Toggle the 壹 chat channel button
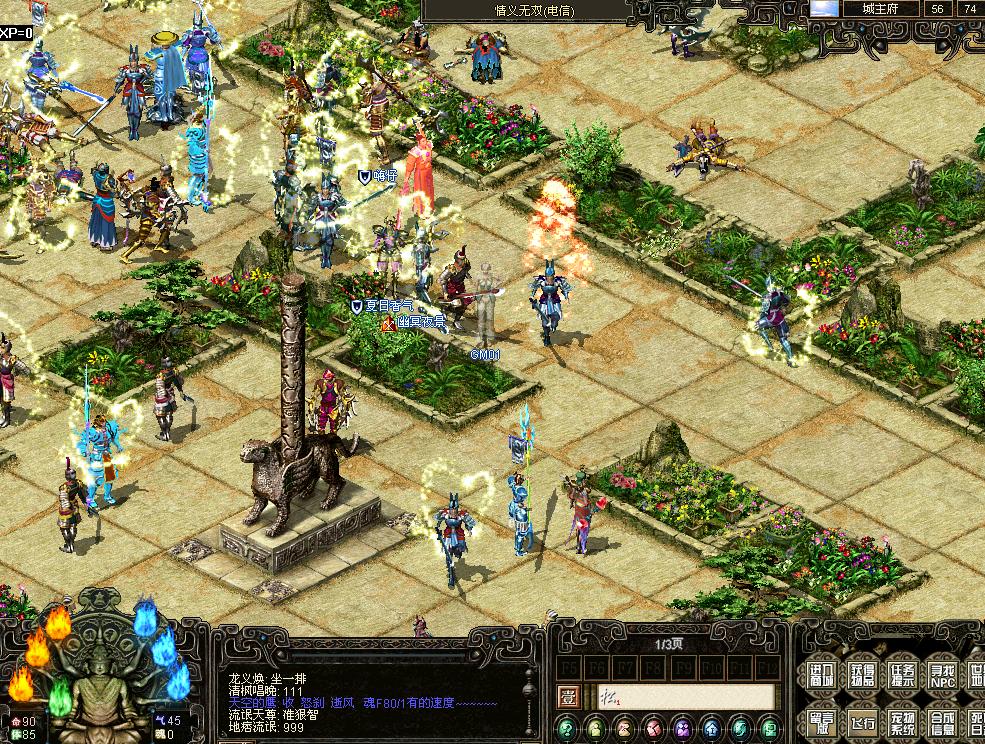Image resolution: width=985 pixels, height=744 pixels. tap(567, 697)
